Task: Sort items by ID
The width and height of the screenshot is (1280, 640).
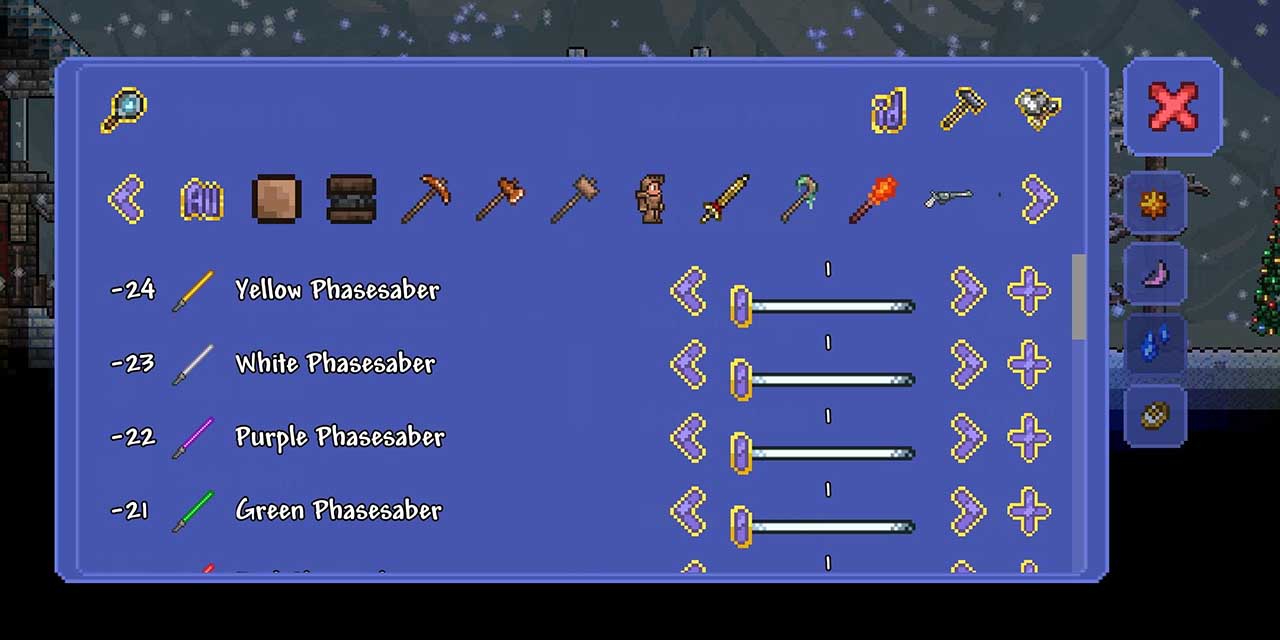Action: pyautogui.click(x=888, y=110)
